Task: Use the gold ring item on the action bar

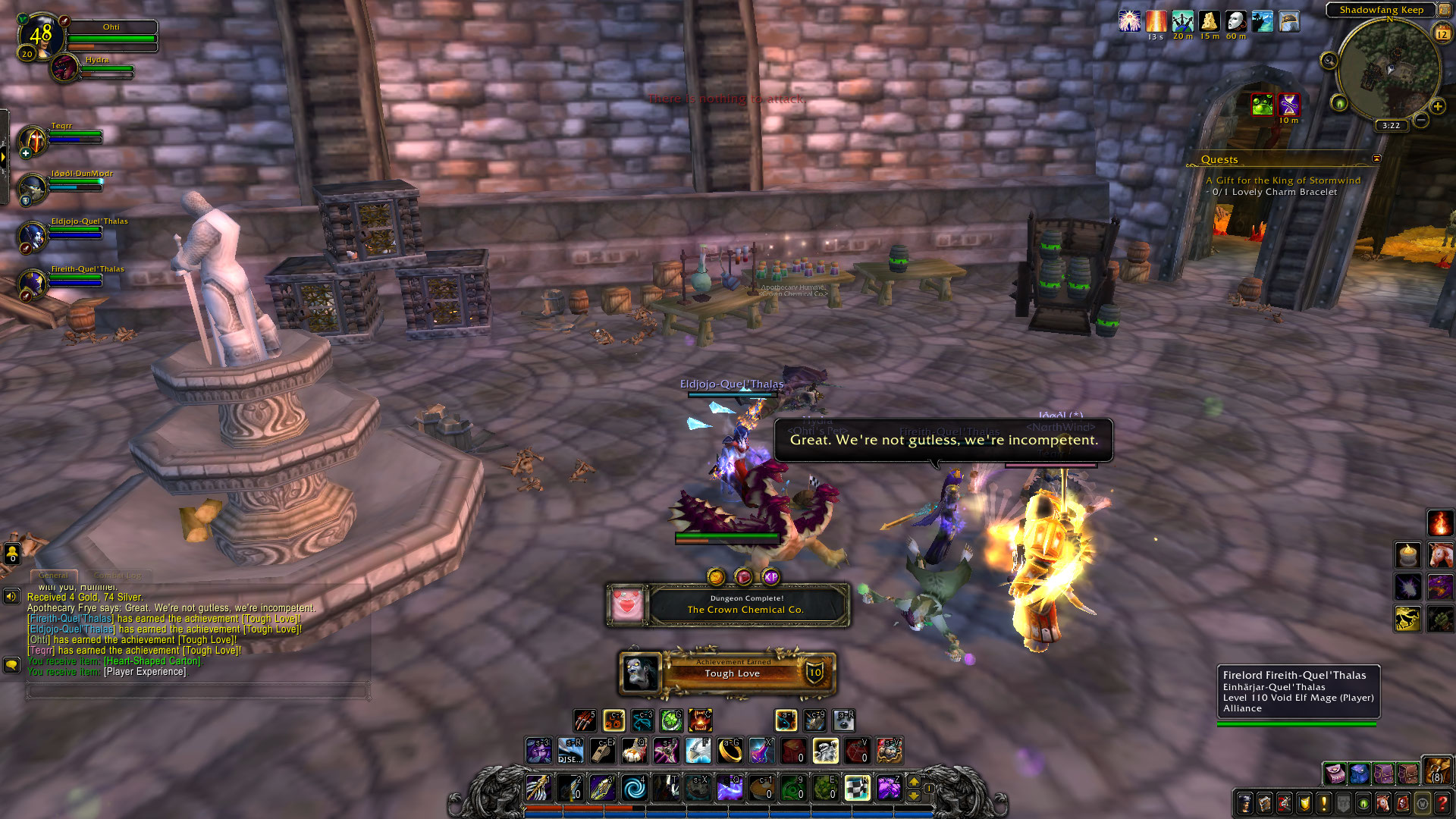Action: 730,751
